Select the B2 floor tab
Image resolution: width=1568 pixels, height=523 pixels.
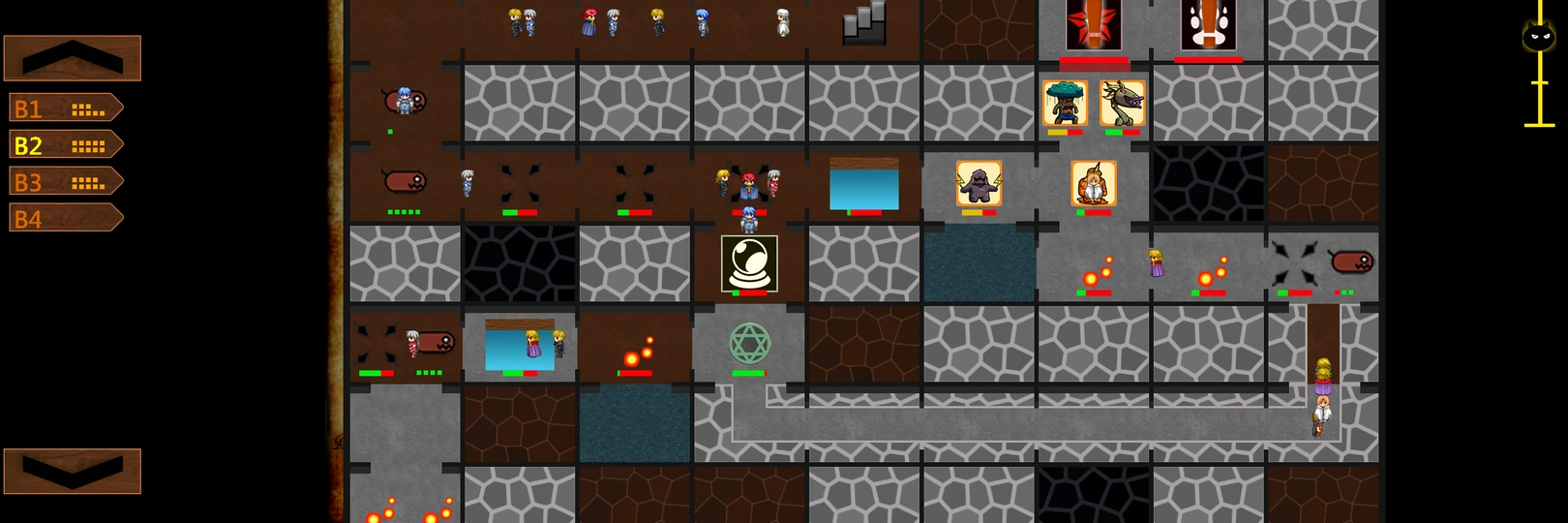coord(66,144)
